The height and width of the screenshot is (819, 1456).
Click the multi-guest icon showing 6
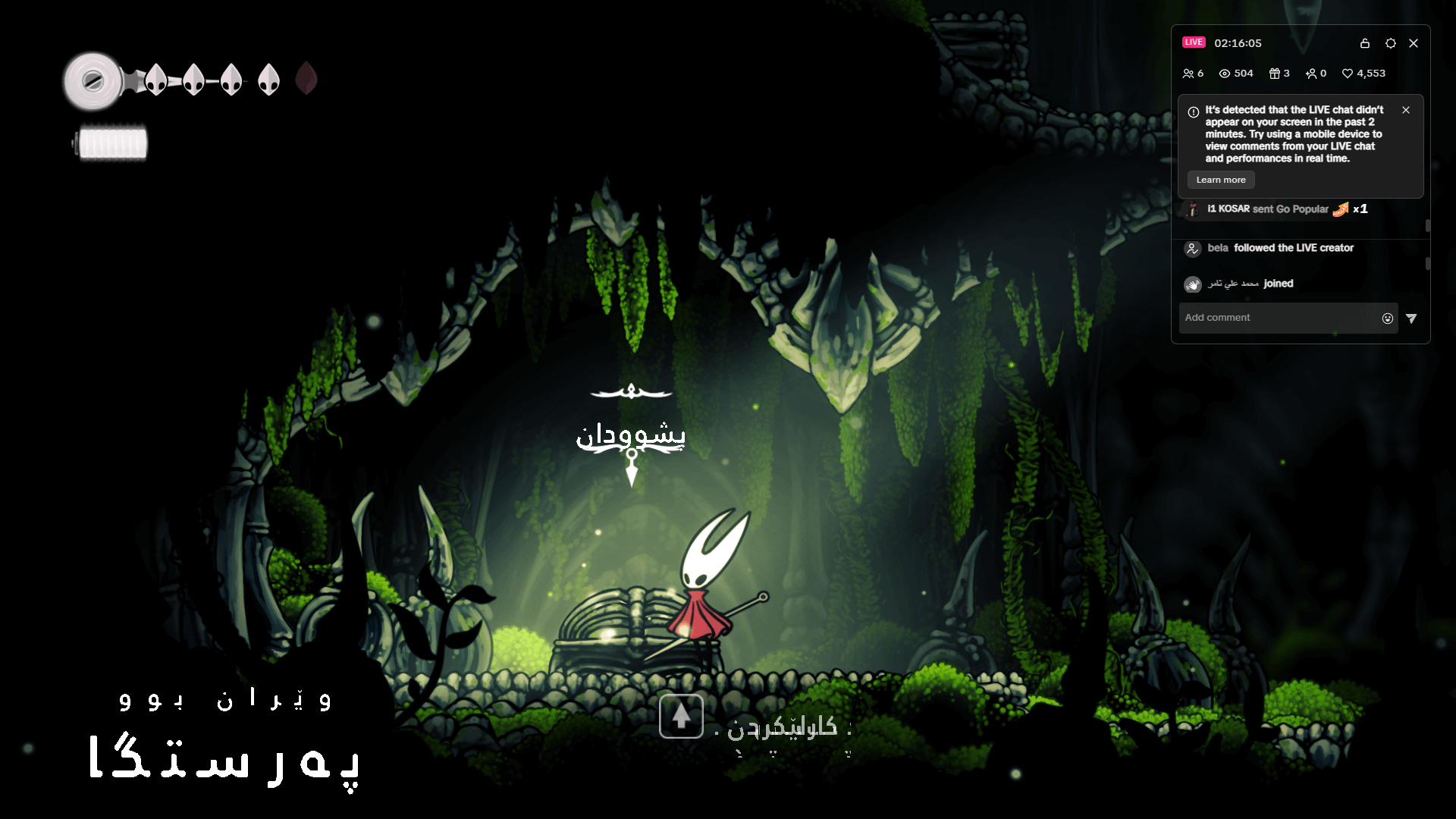click(x=1189, y=73)
